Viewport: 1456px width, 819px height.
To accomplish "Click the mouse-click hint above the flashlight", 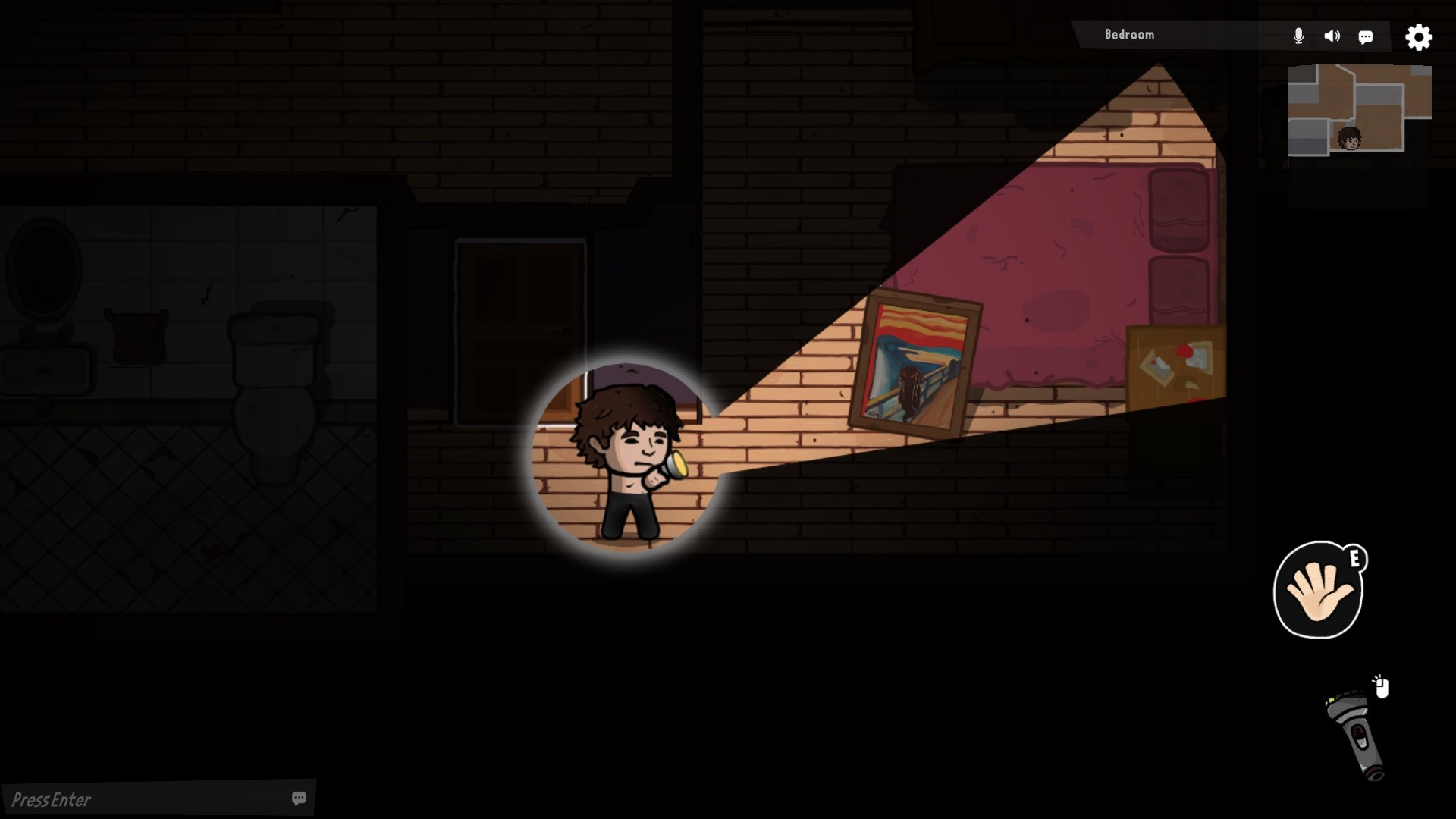I will [1380, 686].
